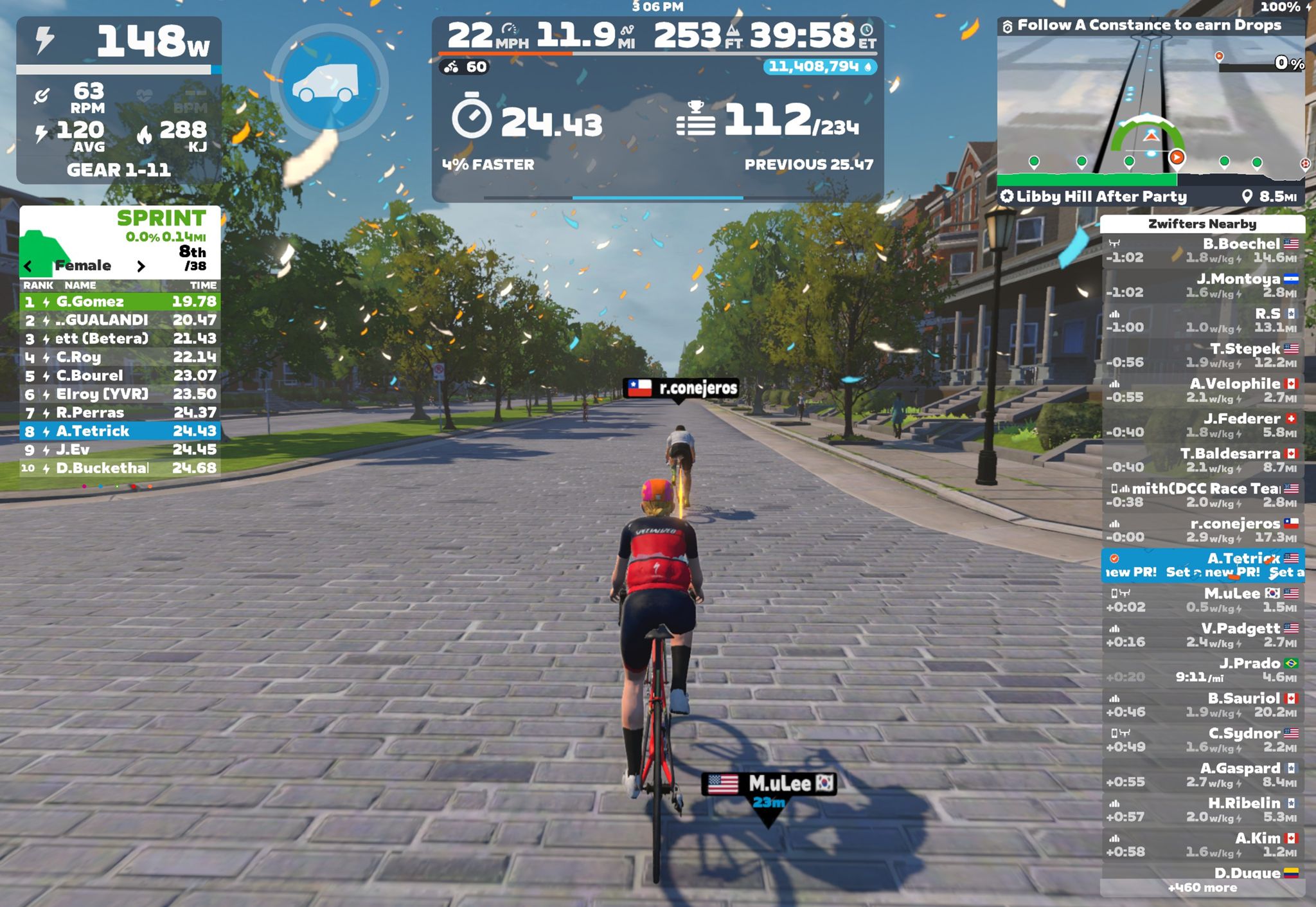Viewport: 1316px width, 907px height.
Task: Open the Follow A Constance Drops banner
Action: click(1149, 26)
